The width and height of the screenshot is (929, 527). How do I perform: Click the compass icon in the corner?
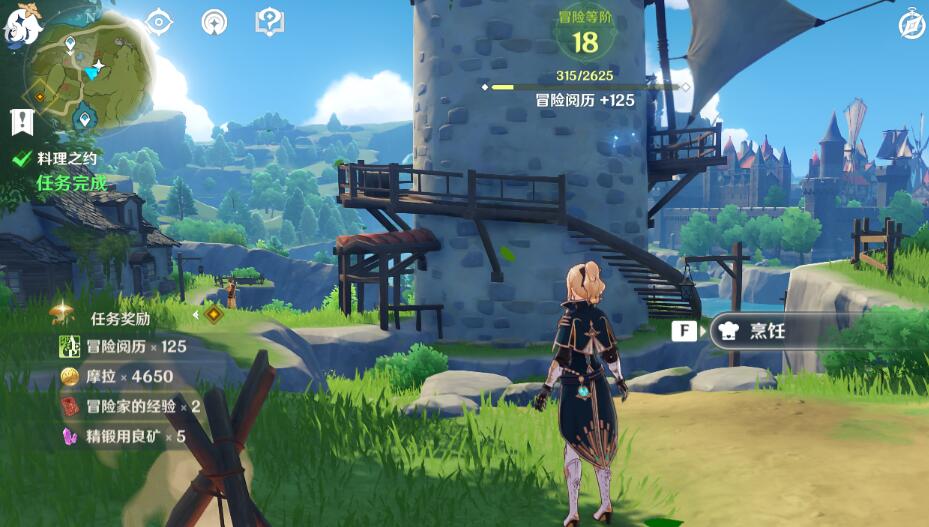click(x=910, y=25)
